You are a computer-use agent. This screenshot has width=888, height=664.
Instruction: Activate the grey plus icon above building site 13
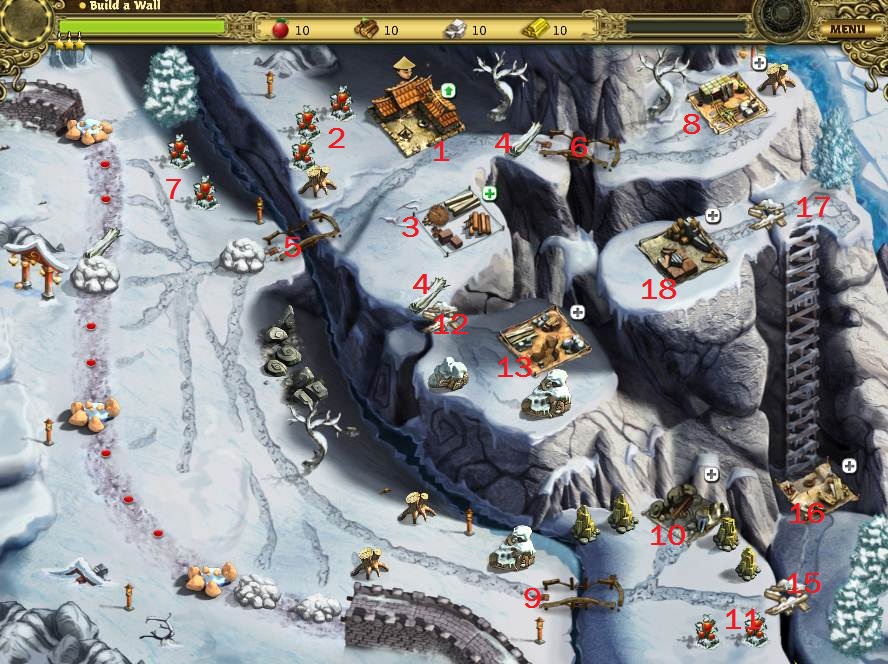tap(577, 313)
